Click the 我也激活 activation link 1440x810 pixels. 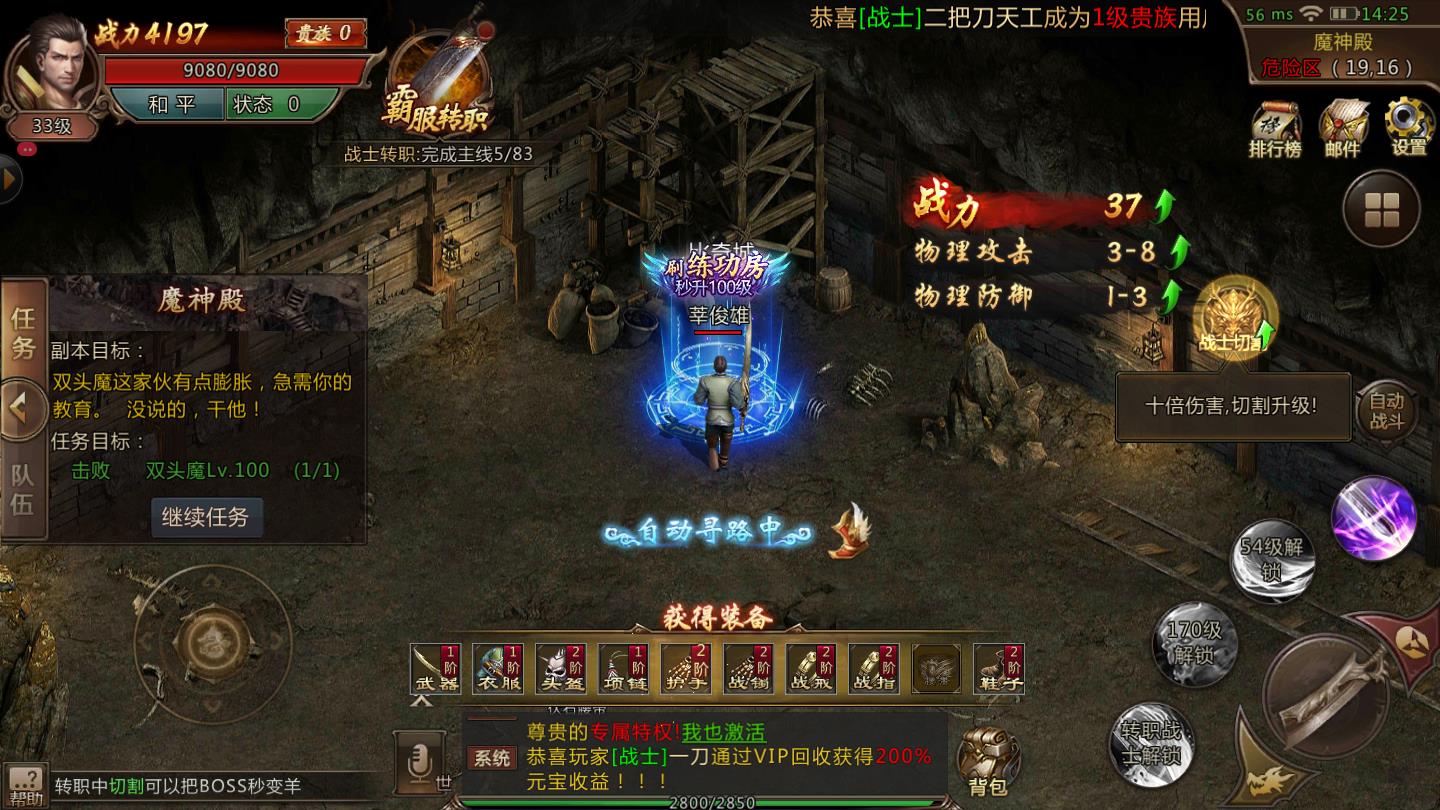point(725,733)
